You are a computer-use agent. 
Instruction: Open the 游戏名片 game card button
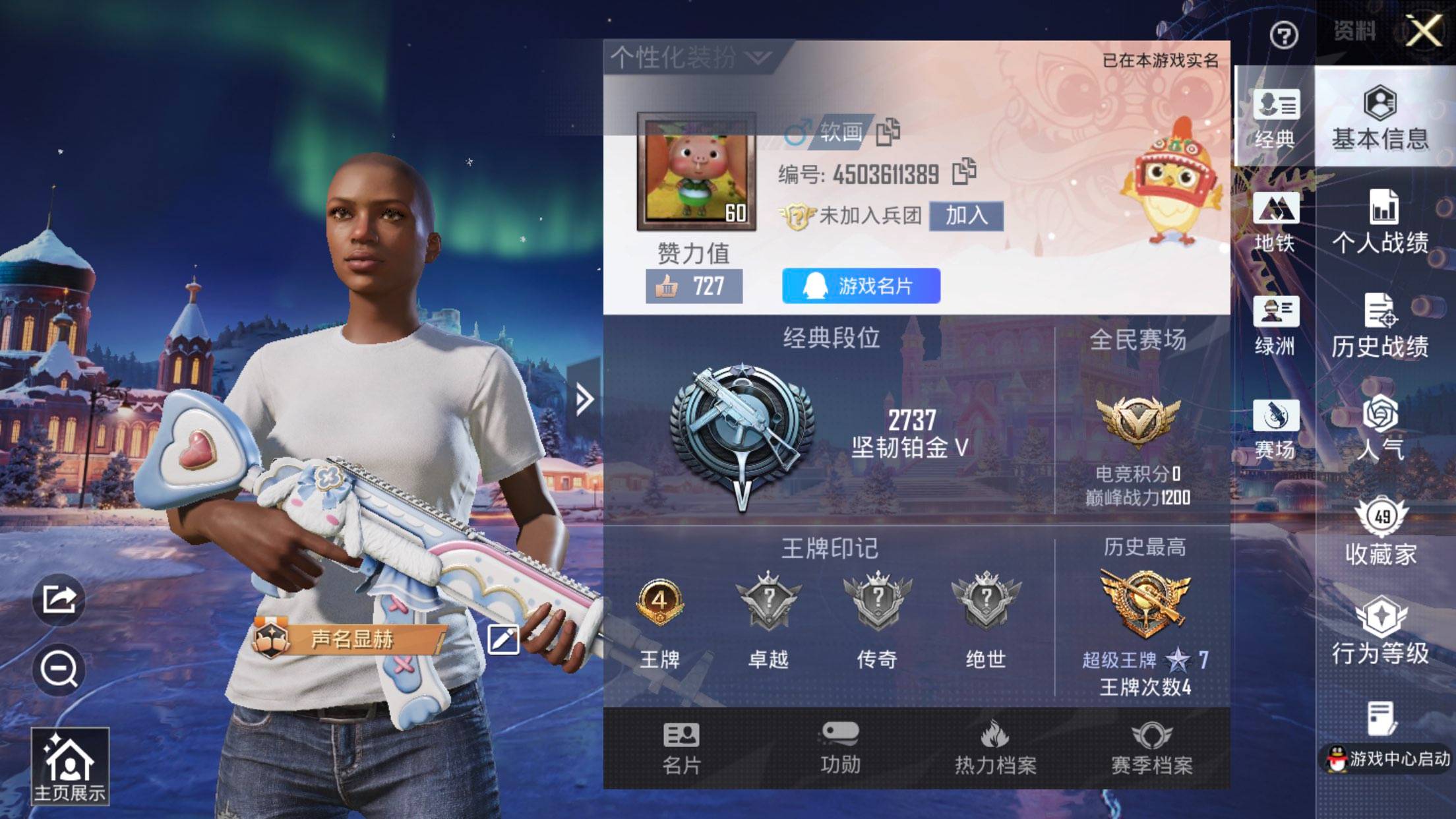[x=861, y=286]
